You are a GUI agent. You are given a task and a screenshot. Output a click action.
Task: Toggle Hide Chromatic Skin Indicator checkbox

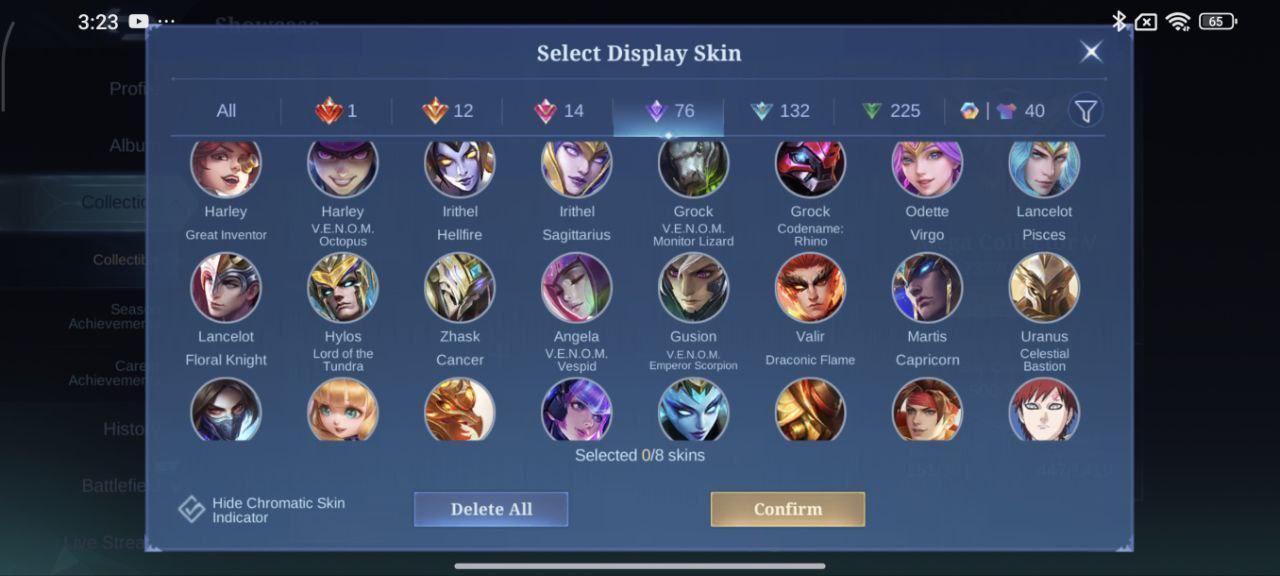(x=192, y=509)
